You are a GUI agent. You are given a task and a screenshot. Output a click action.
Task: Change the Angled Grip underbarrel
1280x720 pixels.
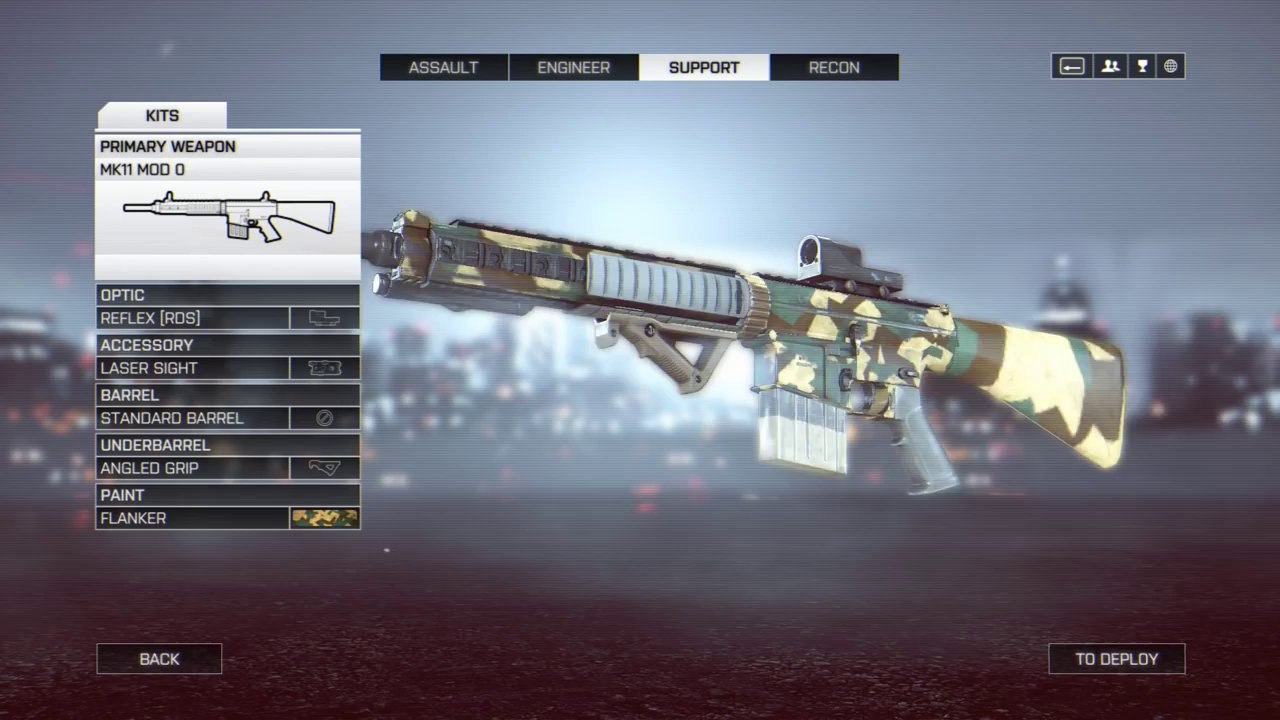228,468
